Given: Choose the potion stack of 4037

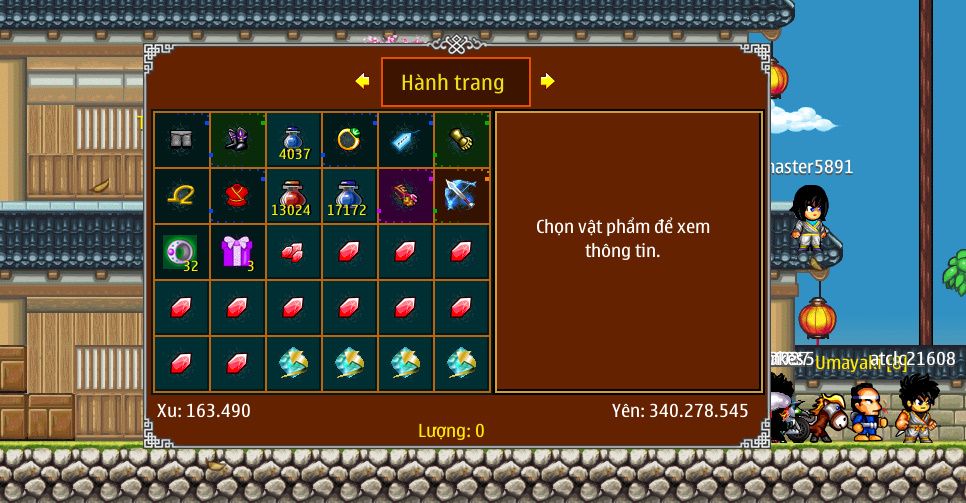Looking at the screenshot, I should [293, 140].
